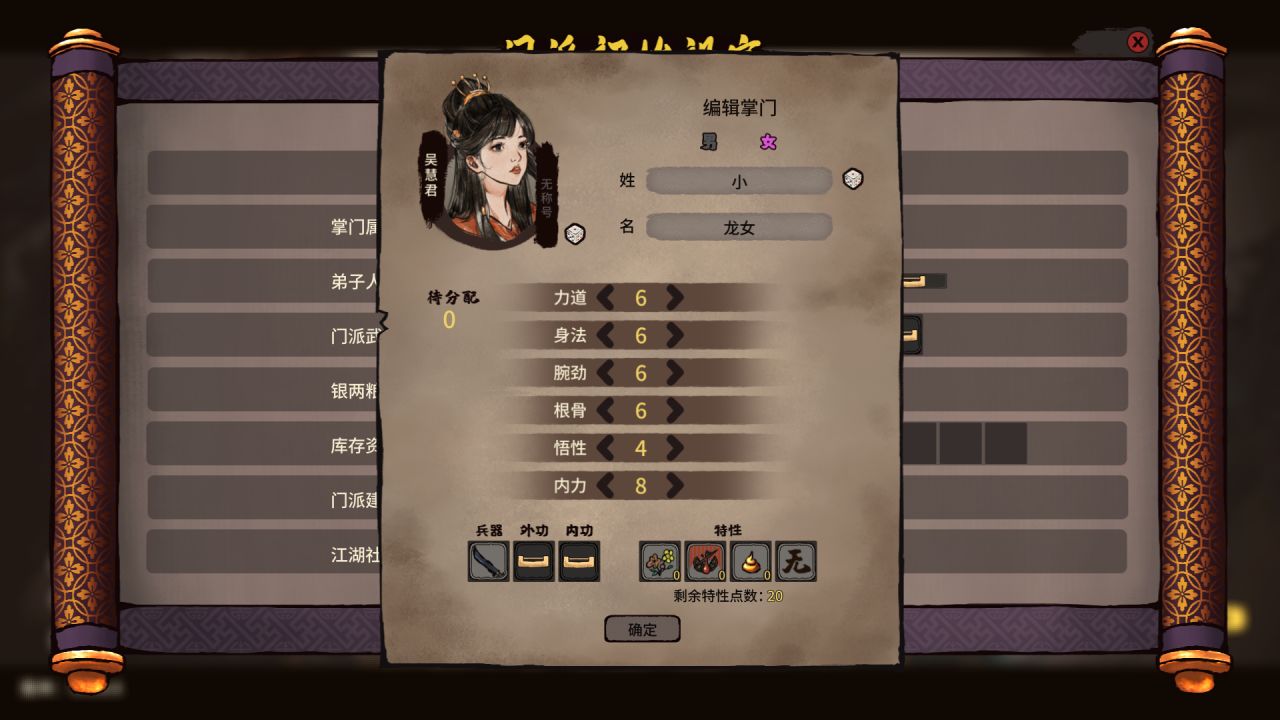Screen dimensions: 1280x720
Task: Increase 力道 with the right arrow
Action: click(676, 298)
